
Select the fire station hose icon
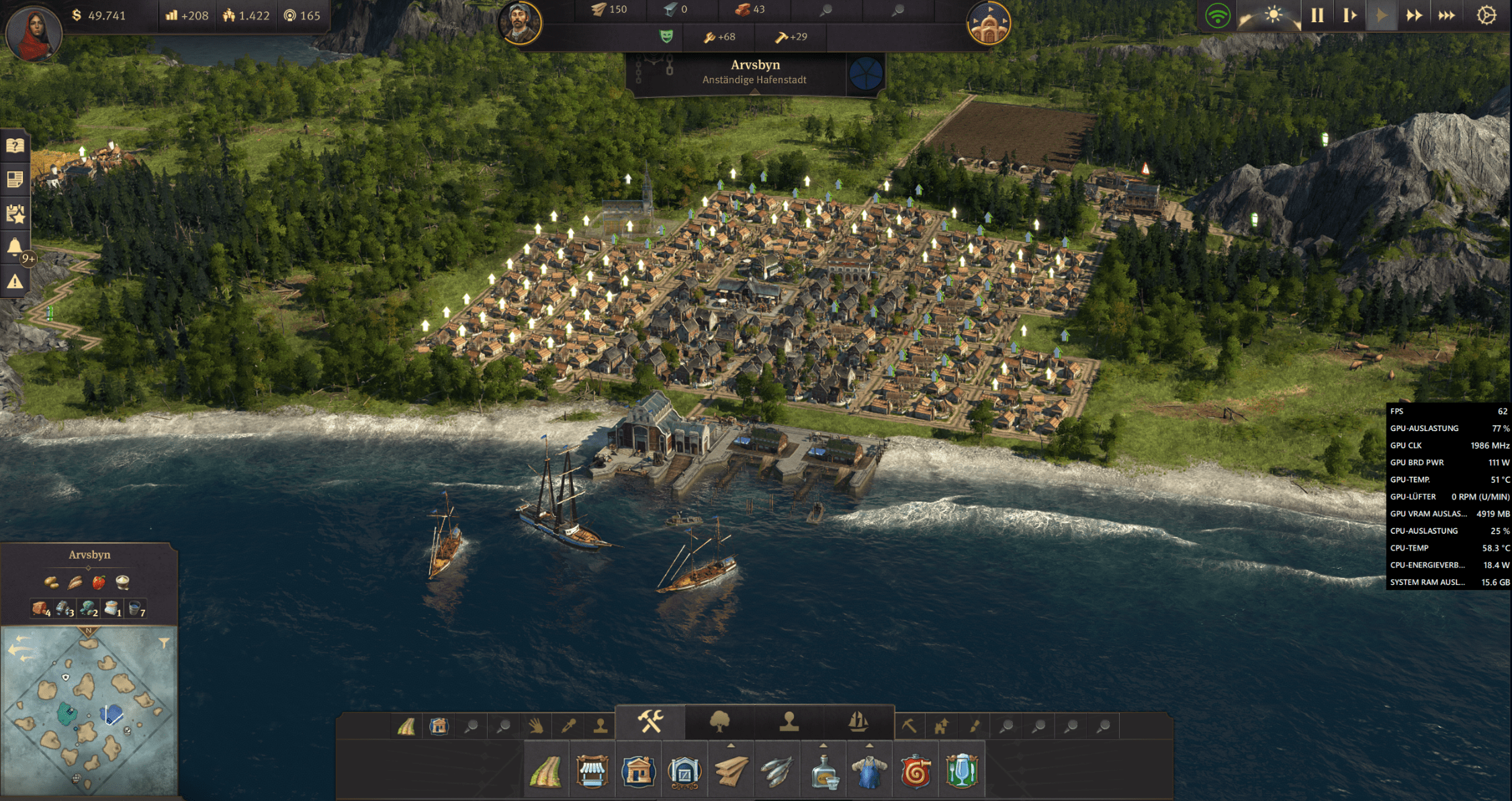coord(916,771)
